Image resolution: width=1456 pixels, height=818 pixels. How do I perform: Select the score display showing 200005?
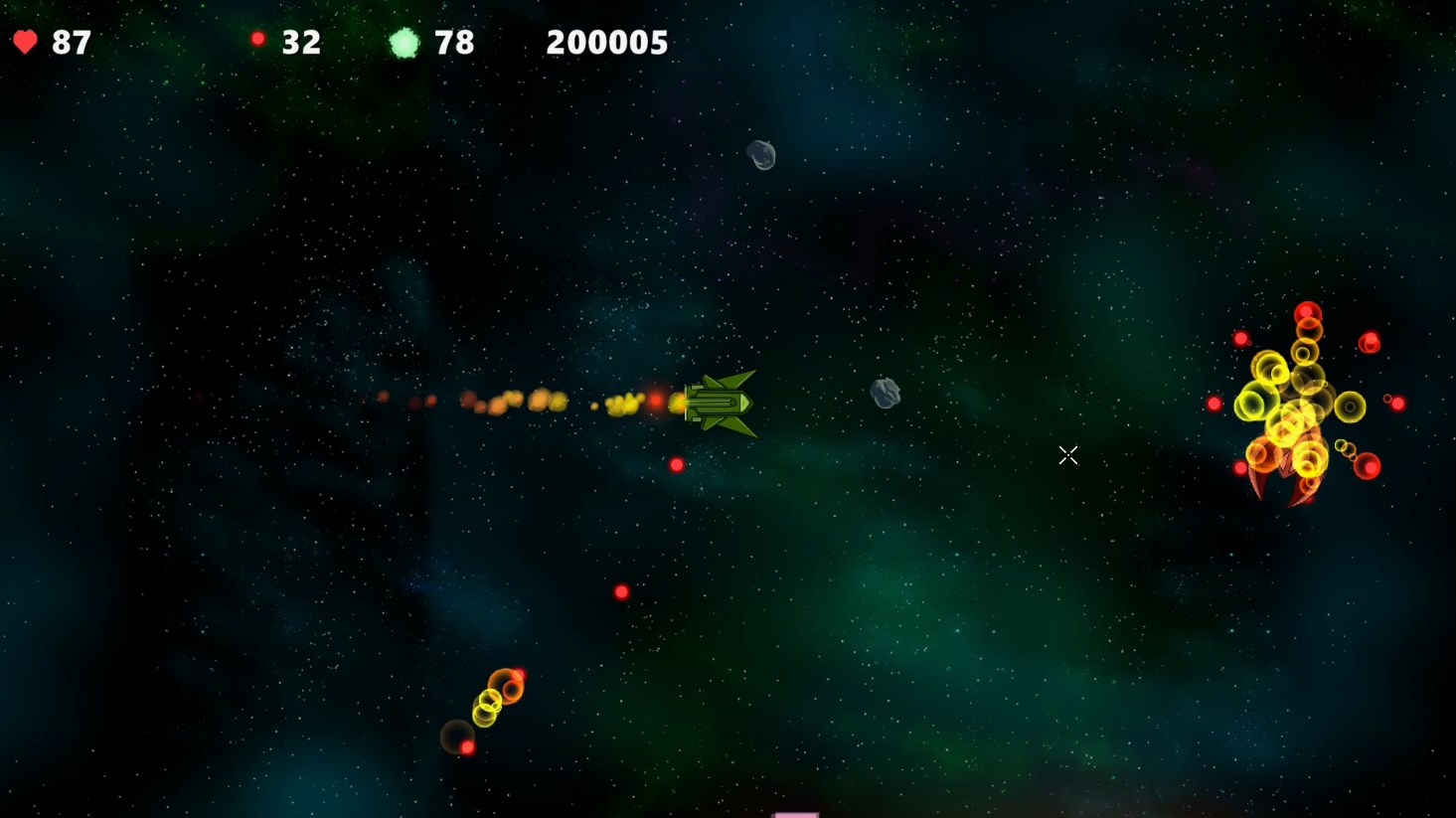pos(606,42)
